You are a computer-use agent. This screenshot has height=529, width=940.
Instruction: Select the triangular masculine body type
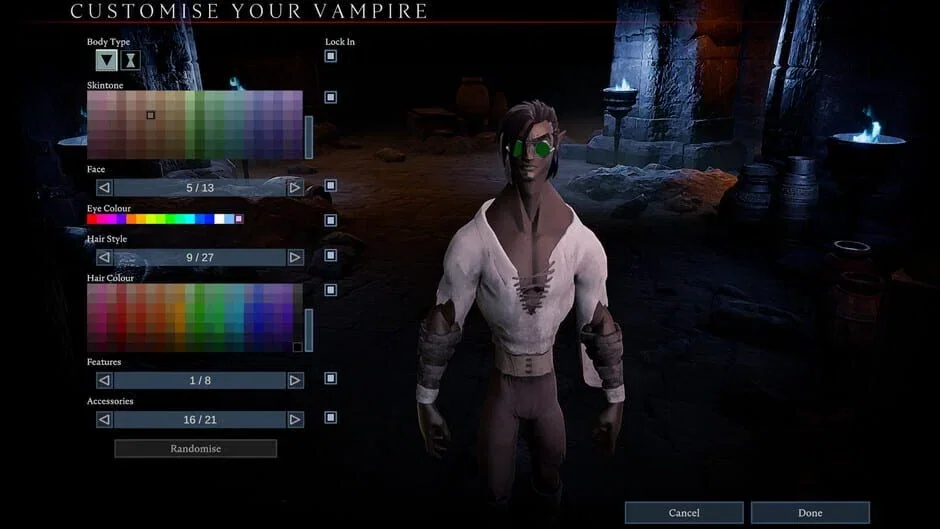(x=106, y=60)
